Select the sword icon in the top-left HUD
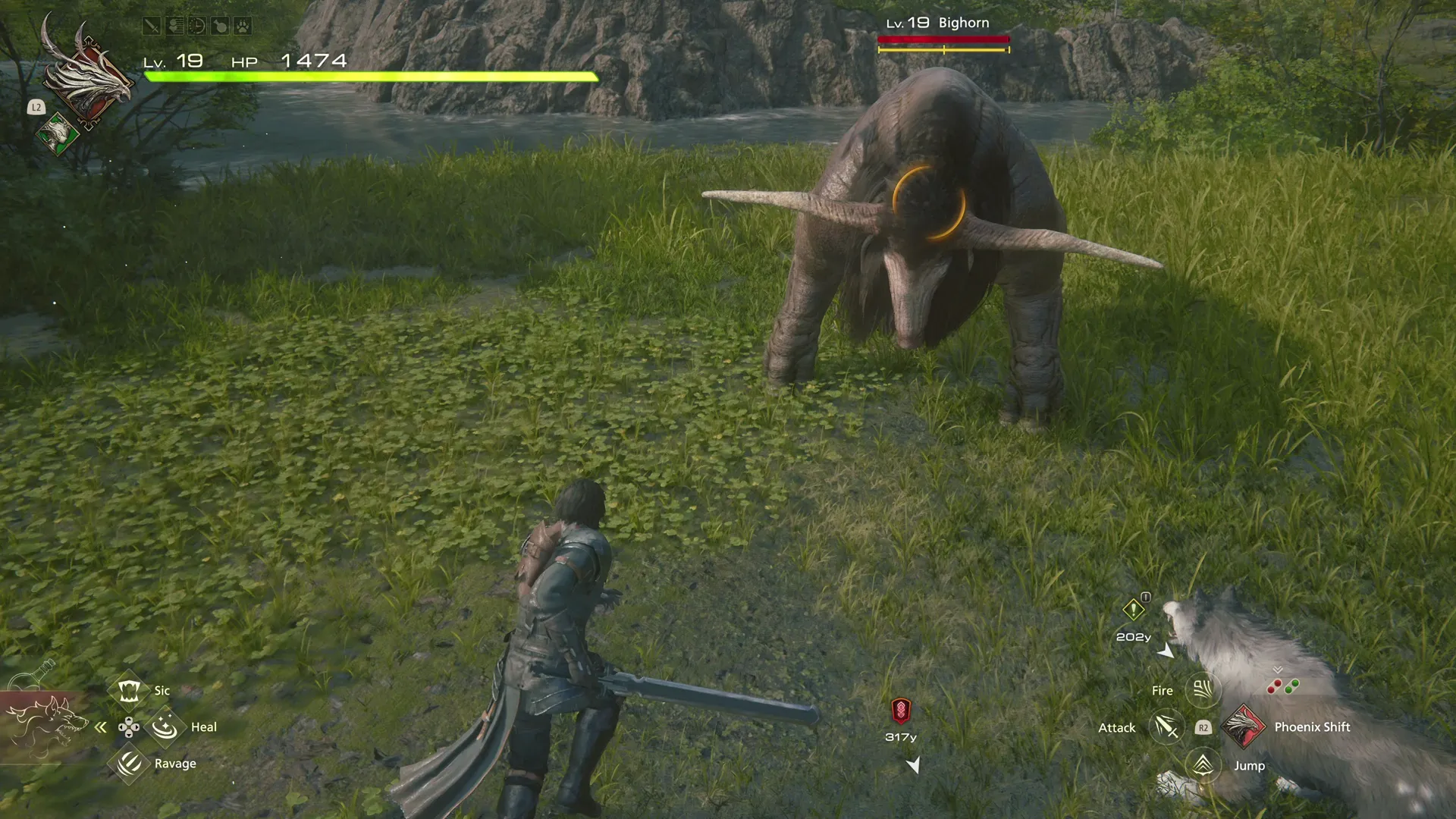 (x=151, y=26)
